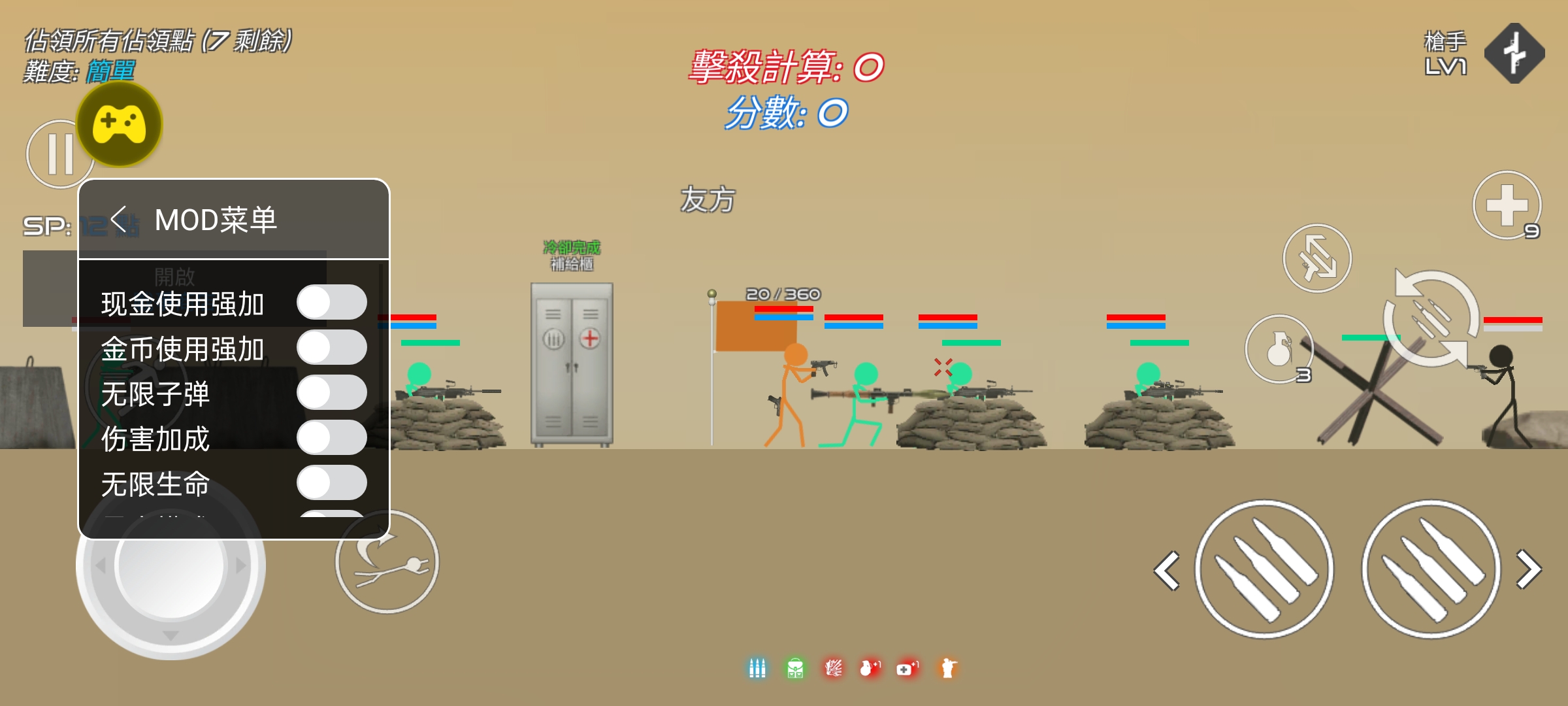Image resolution: width=1568 pixels, height=706 pixels.
Task: Select the green backpack perk icon
Action: coord(795,668)
